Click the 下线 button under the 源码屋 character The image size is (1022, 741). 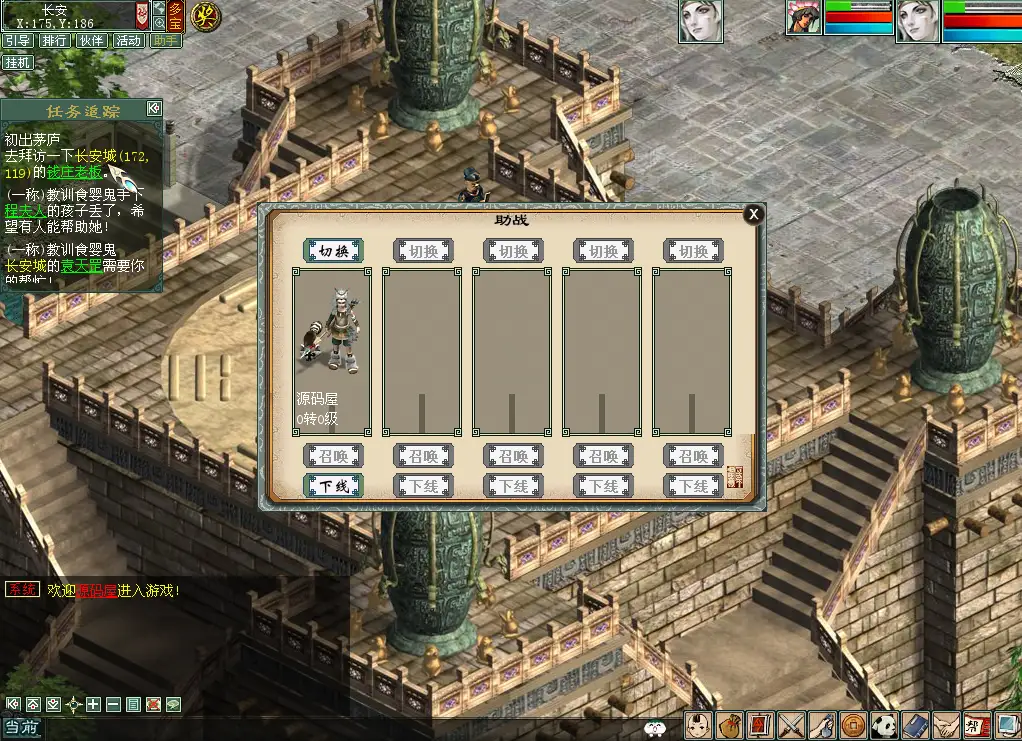(333, 486)
